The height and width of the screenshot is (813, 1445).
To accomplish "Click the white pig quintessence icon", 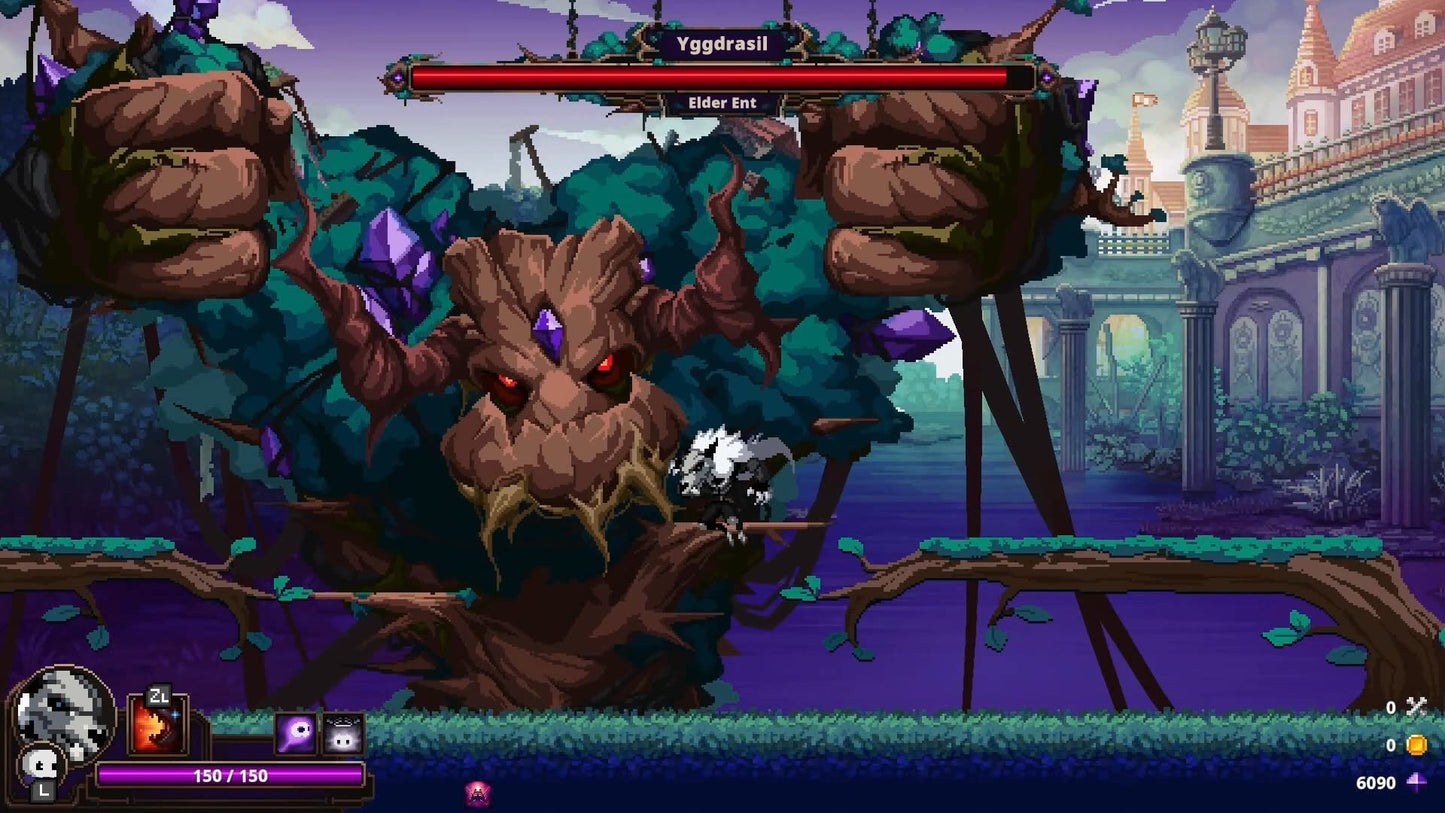I will point(345,735).
